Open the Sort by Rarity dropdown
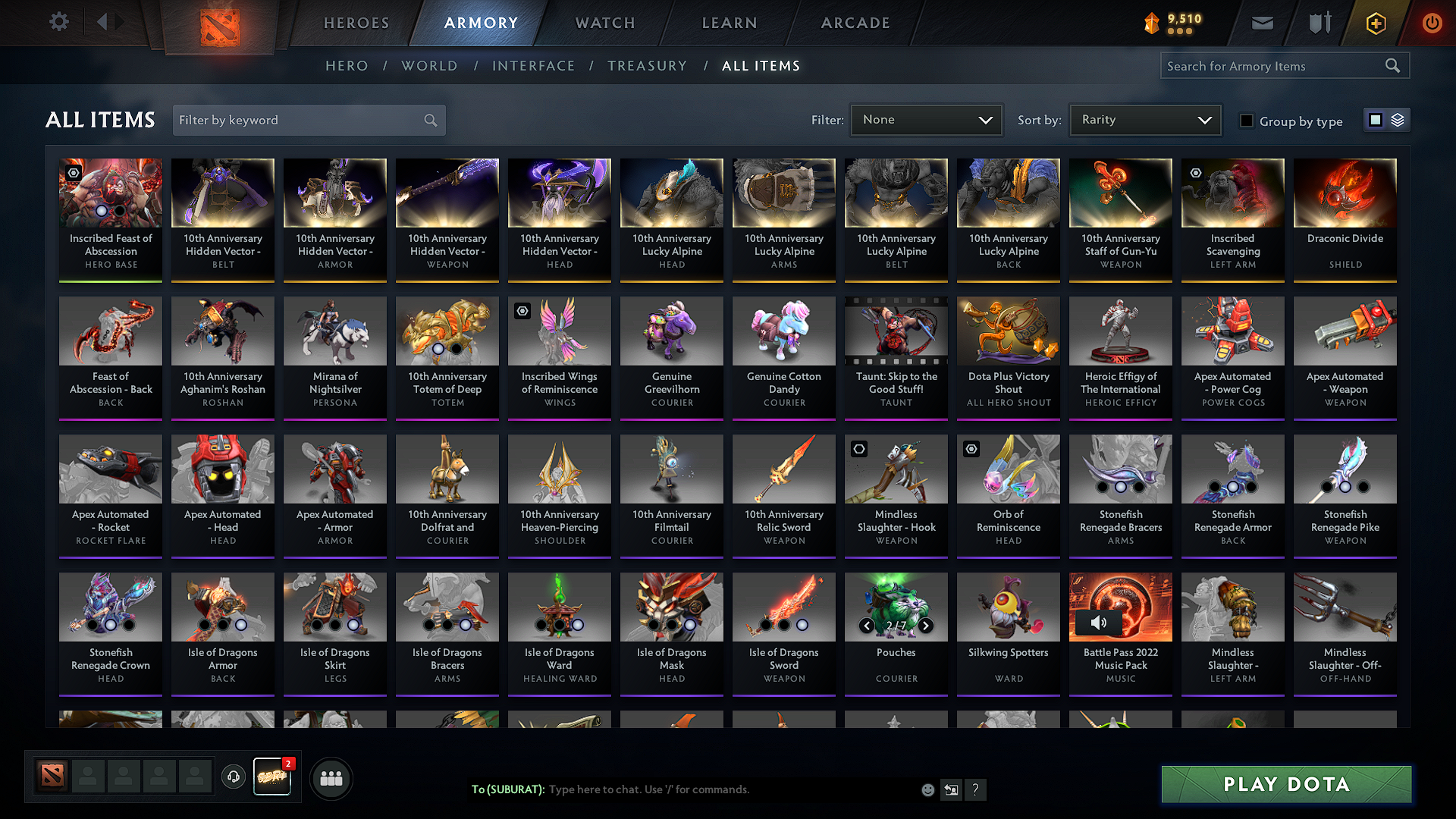1456x819 pixels. point(1145,119)
